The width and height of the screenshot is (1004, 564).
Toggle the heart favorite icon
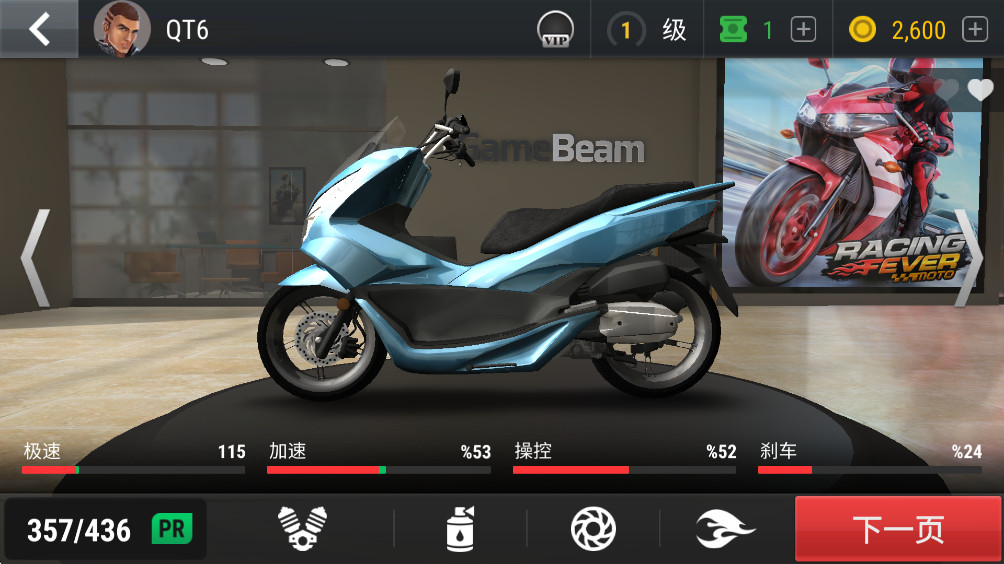(980, 90)
